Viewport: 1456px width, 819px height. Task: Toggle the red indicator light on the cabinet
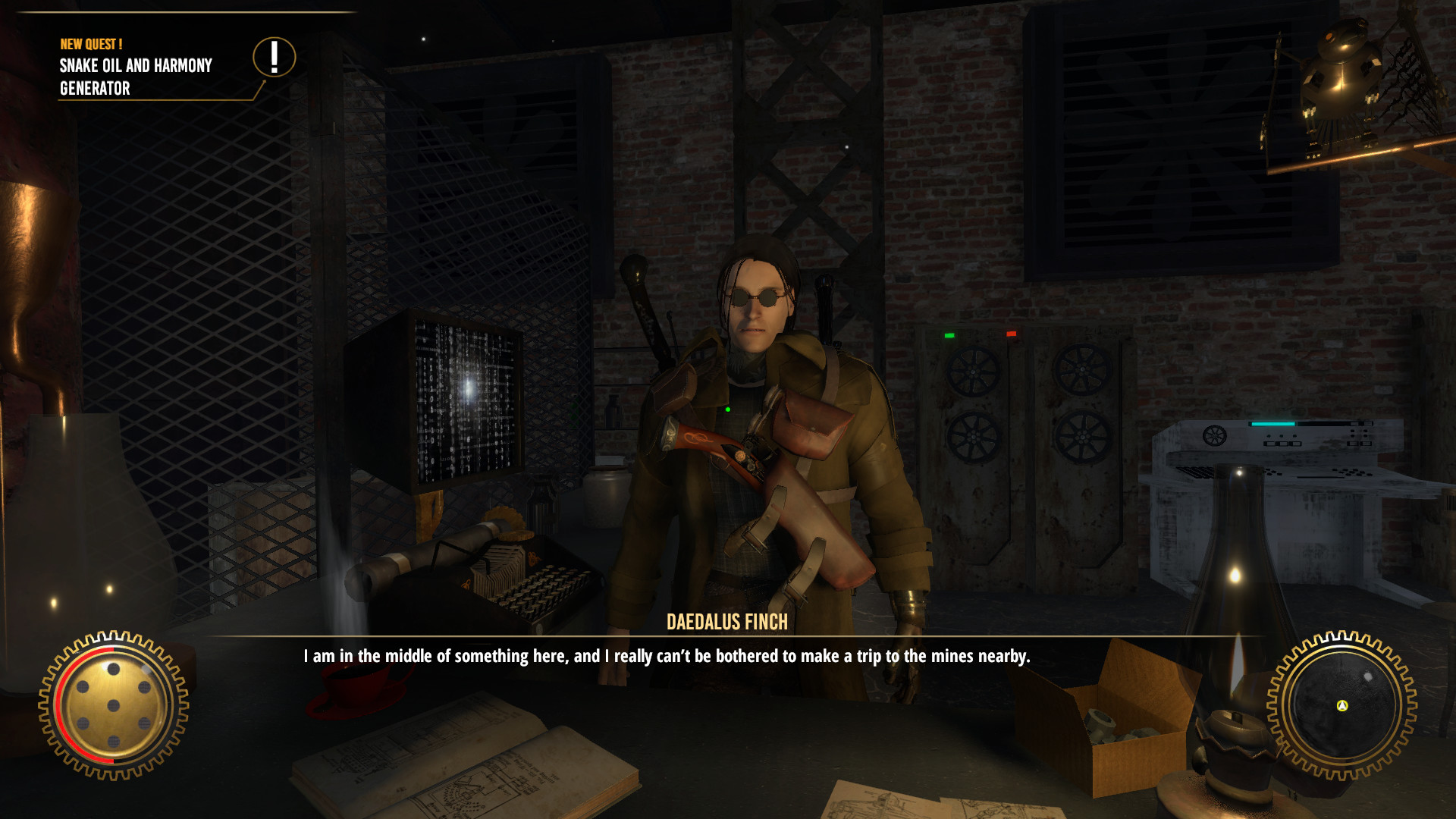point(1012,332)
